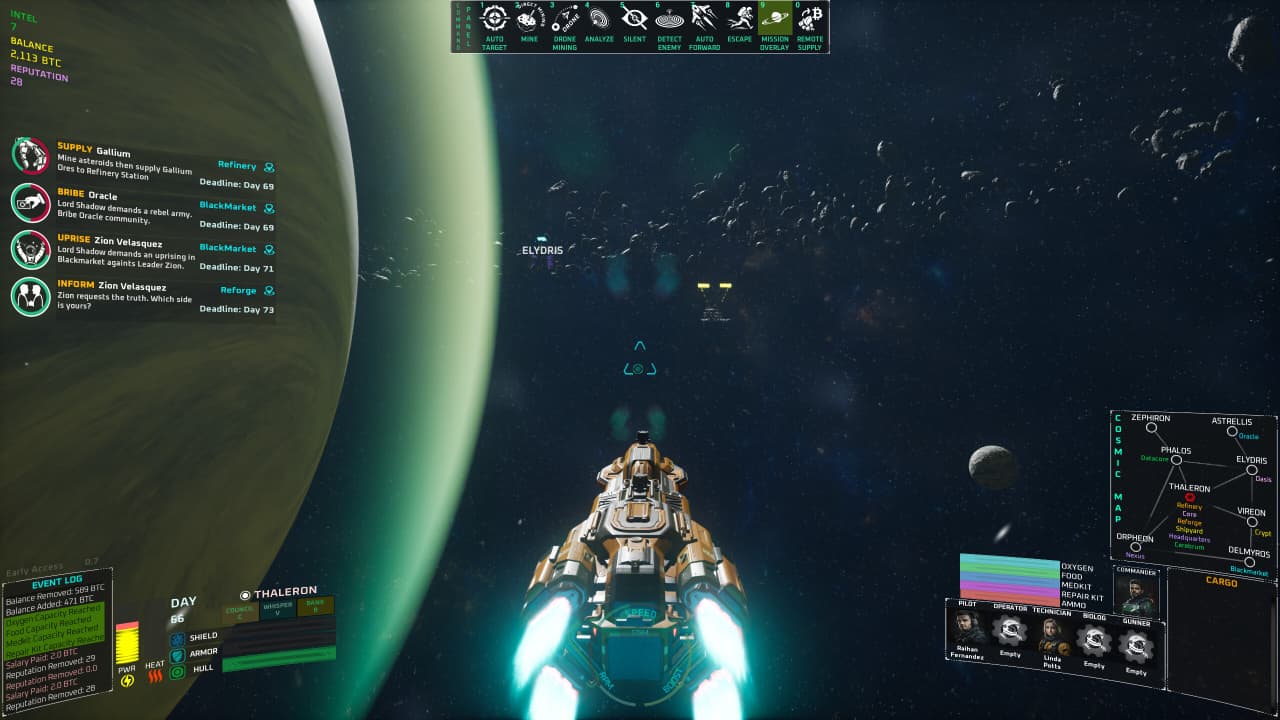Start the Mine command
The image size is (1280, 720).
click(529, 21)
